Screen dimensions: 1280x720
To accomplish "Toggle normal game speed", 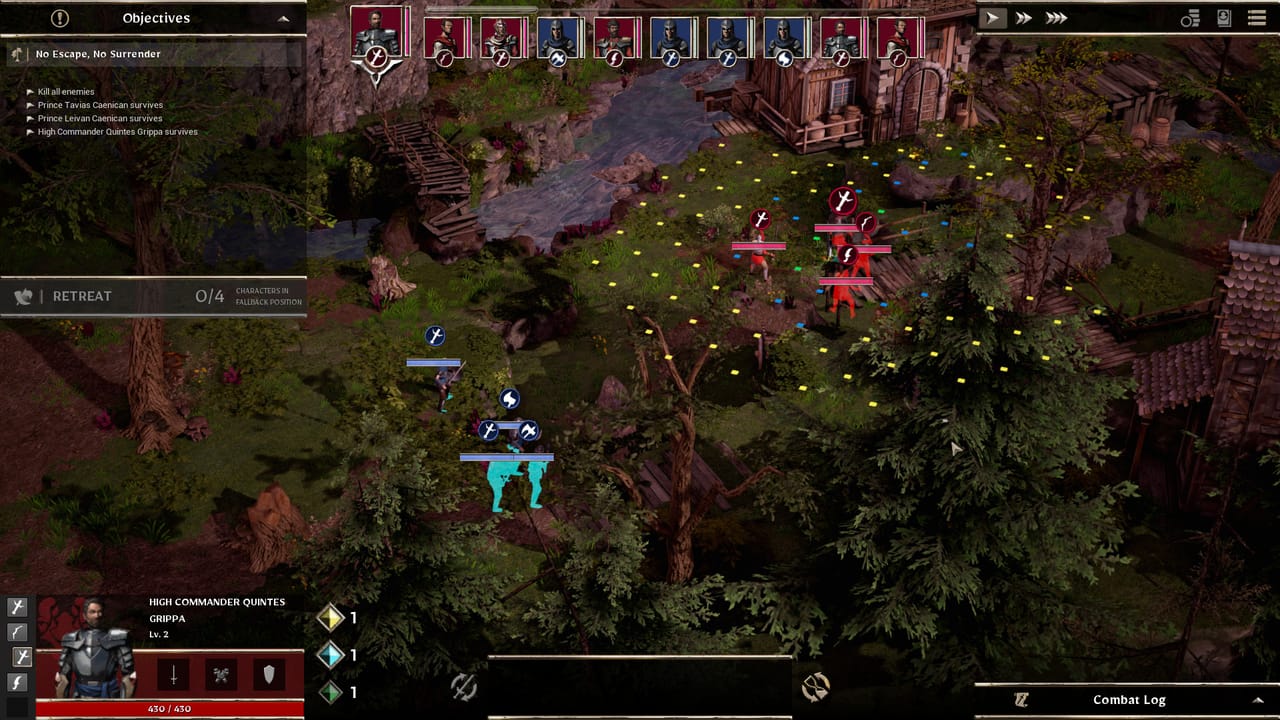I will pyautogui.click(x=992, y=17).
